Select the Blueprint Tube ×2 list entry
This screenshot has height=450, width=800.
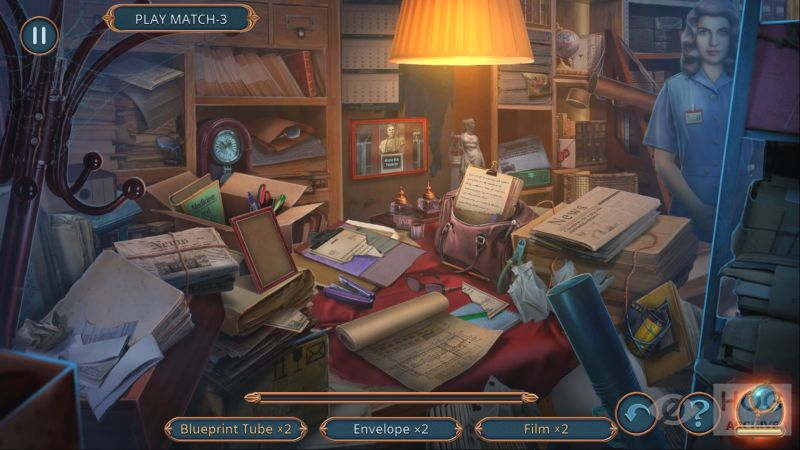(x=235, y=429)
